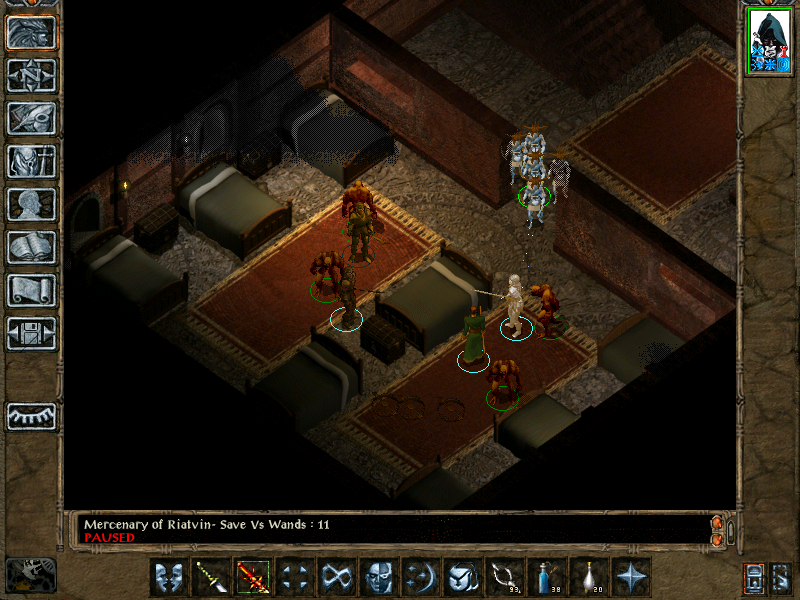Open the inventory screen with the armor icon
This screenshot has height=600, width=800.
click(x=31, y=162)
